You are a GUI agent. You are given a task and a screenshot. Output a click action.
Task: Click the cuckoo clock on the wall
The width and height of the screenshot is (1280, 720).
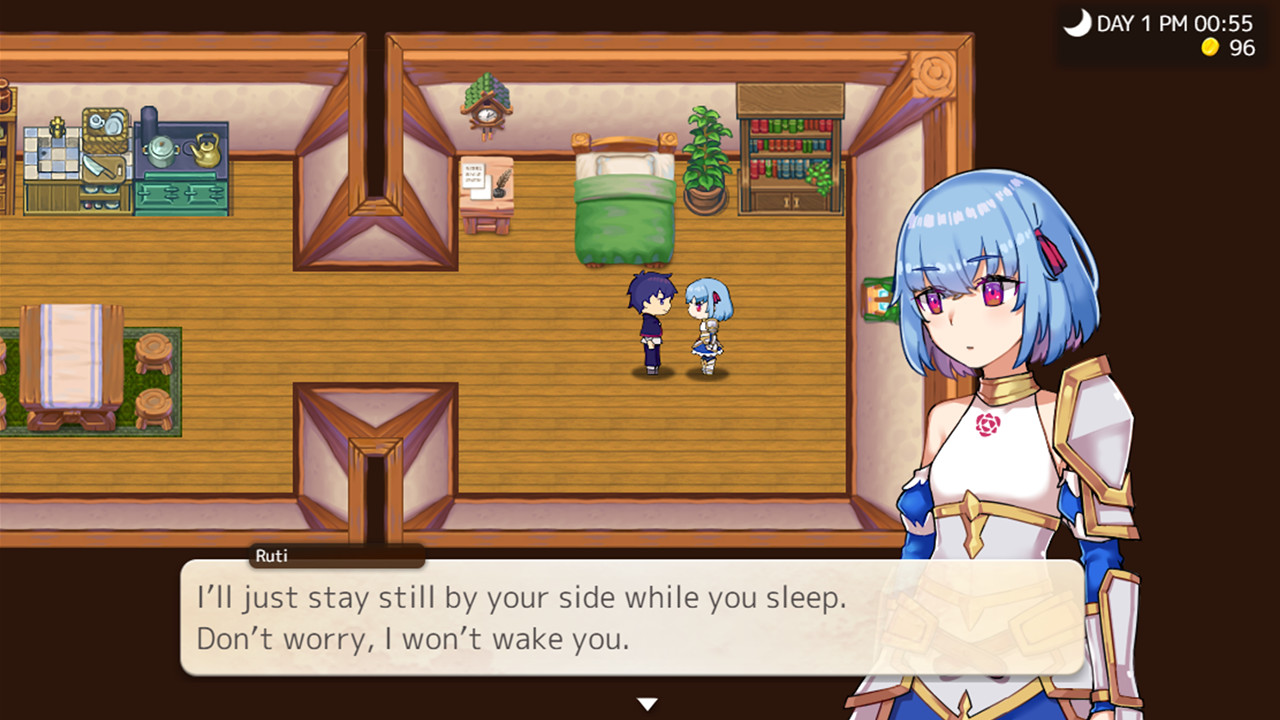coord(487,108)
